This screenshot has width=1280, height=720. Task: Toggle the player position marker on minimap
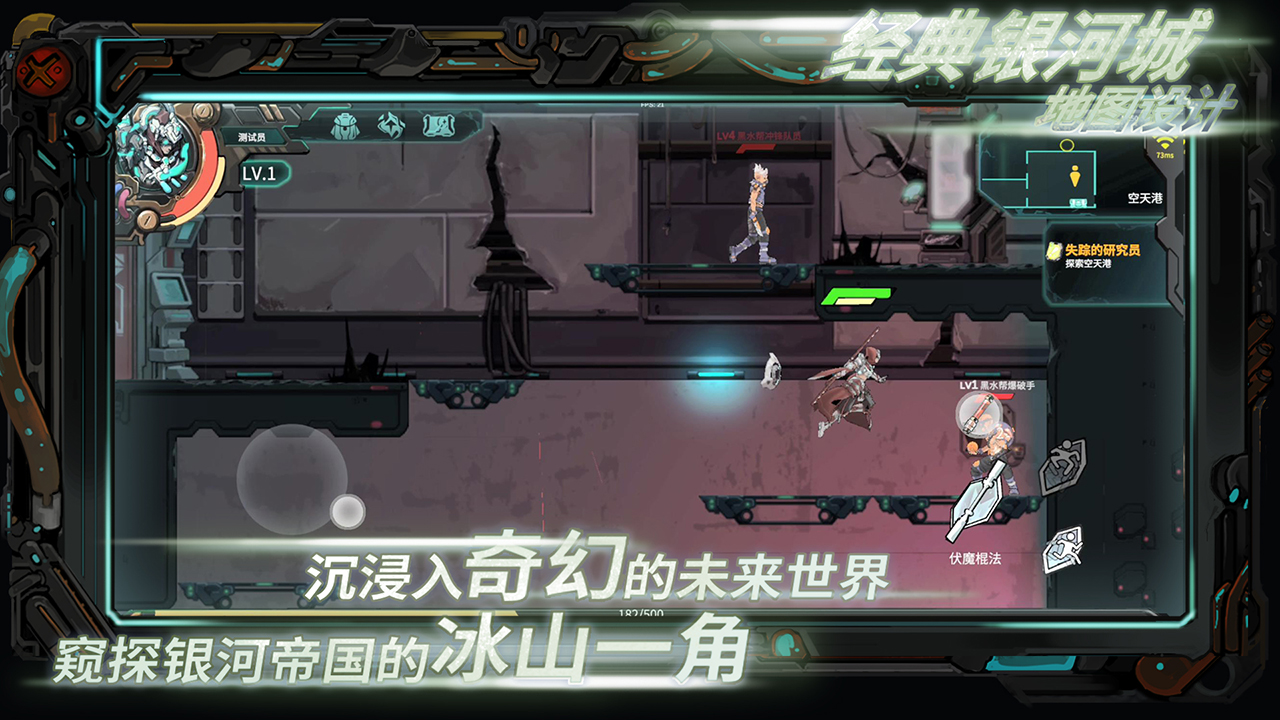[1074, 176]
